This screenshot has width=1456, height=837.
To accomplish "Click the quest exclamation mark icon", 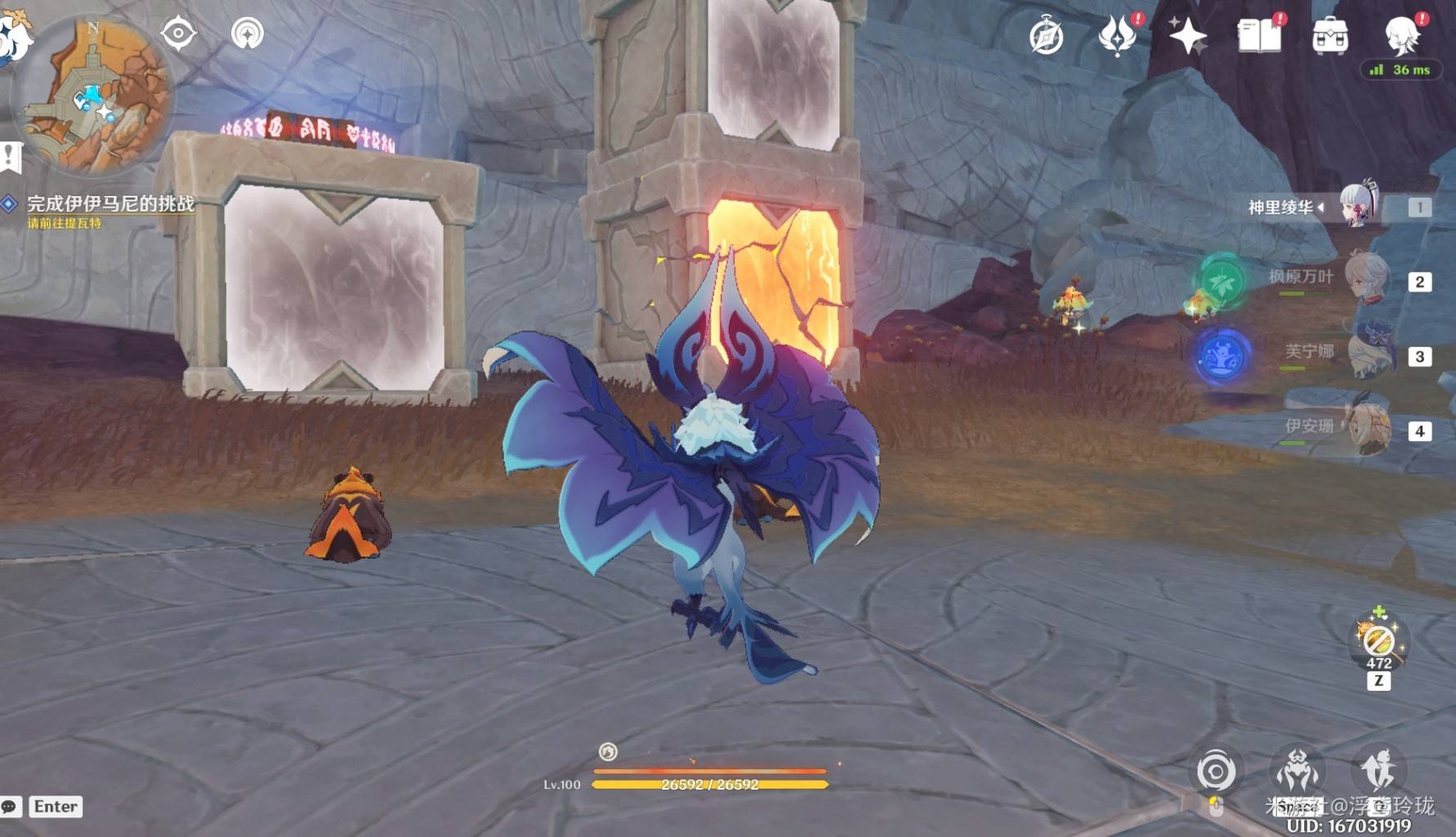I will (11, 156).
